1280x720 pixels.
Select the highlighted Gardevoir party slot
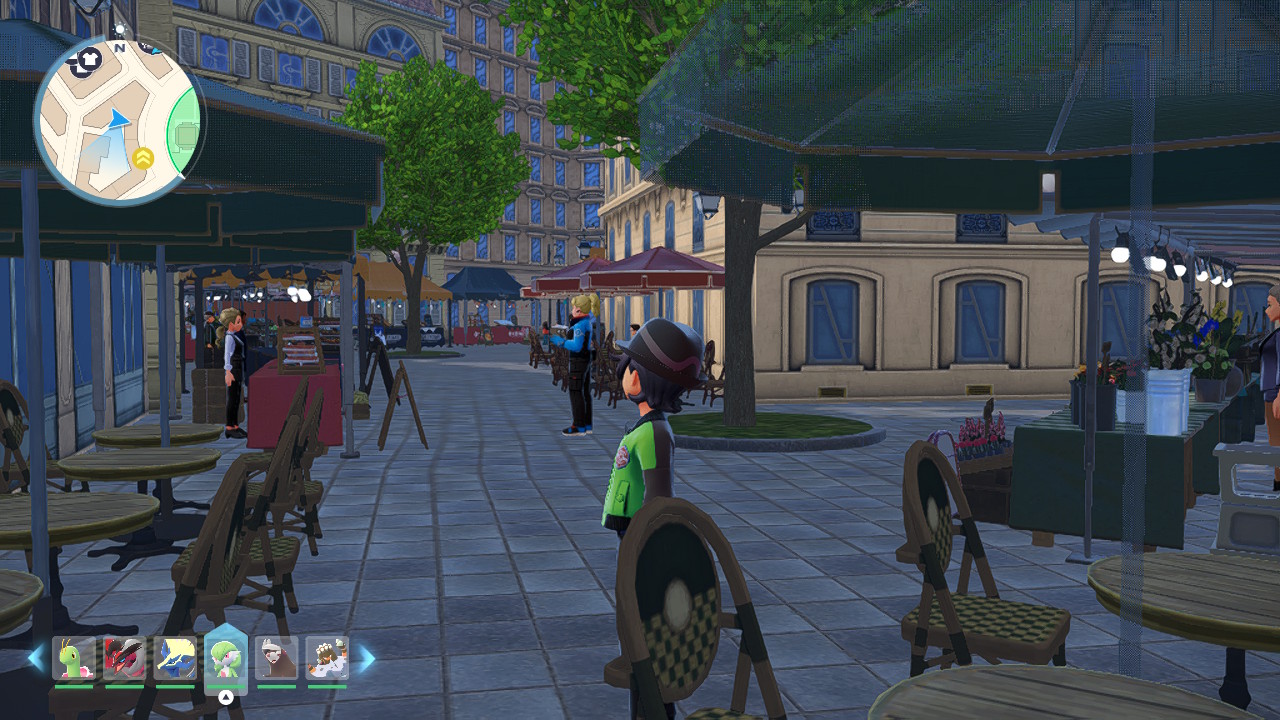click(226, 659)
